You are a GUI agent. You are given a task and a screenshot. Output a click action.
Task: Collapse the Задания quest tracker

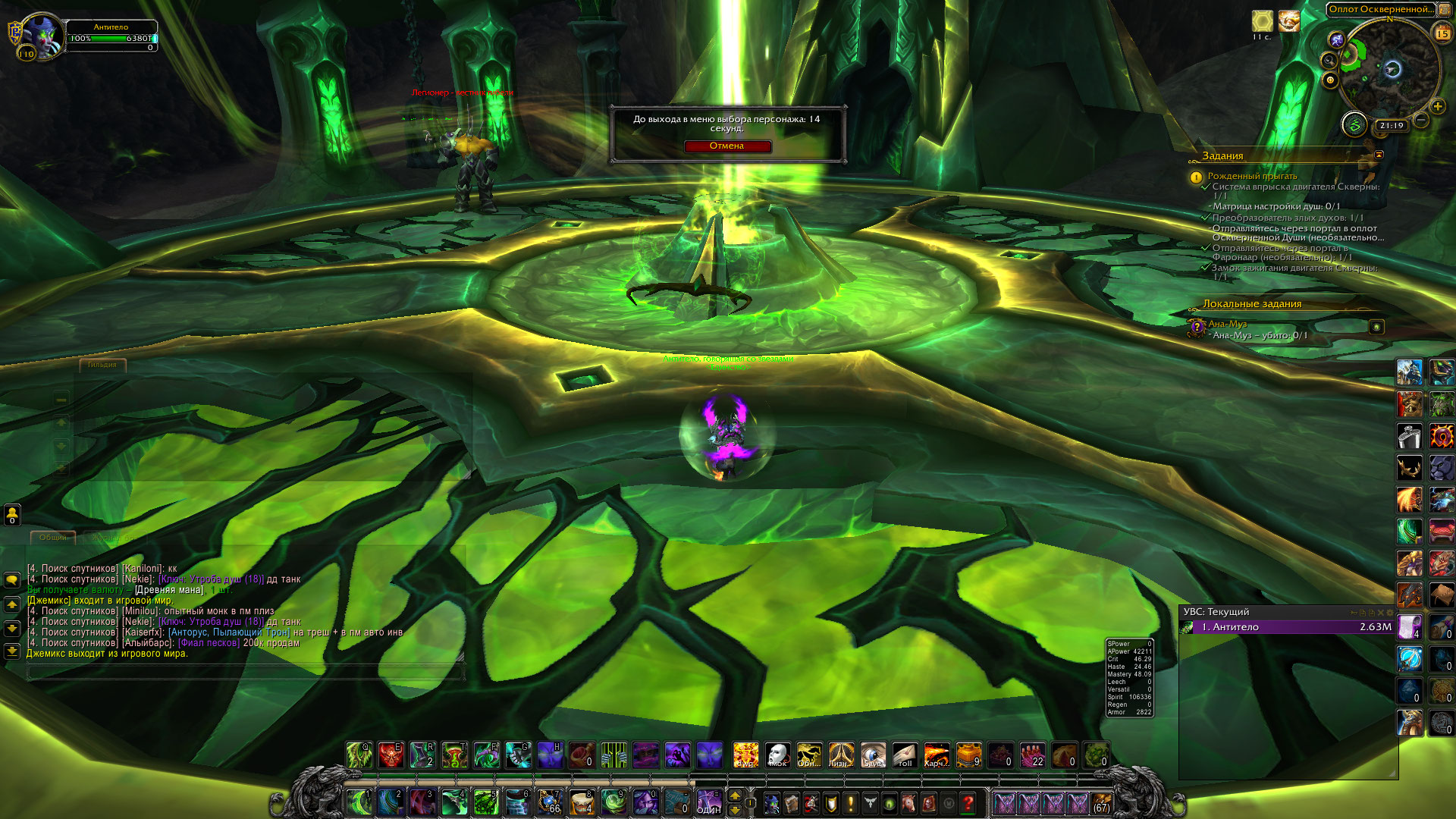[x=1379, y=155]
